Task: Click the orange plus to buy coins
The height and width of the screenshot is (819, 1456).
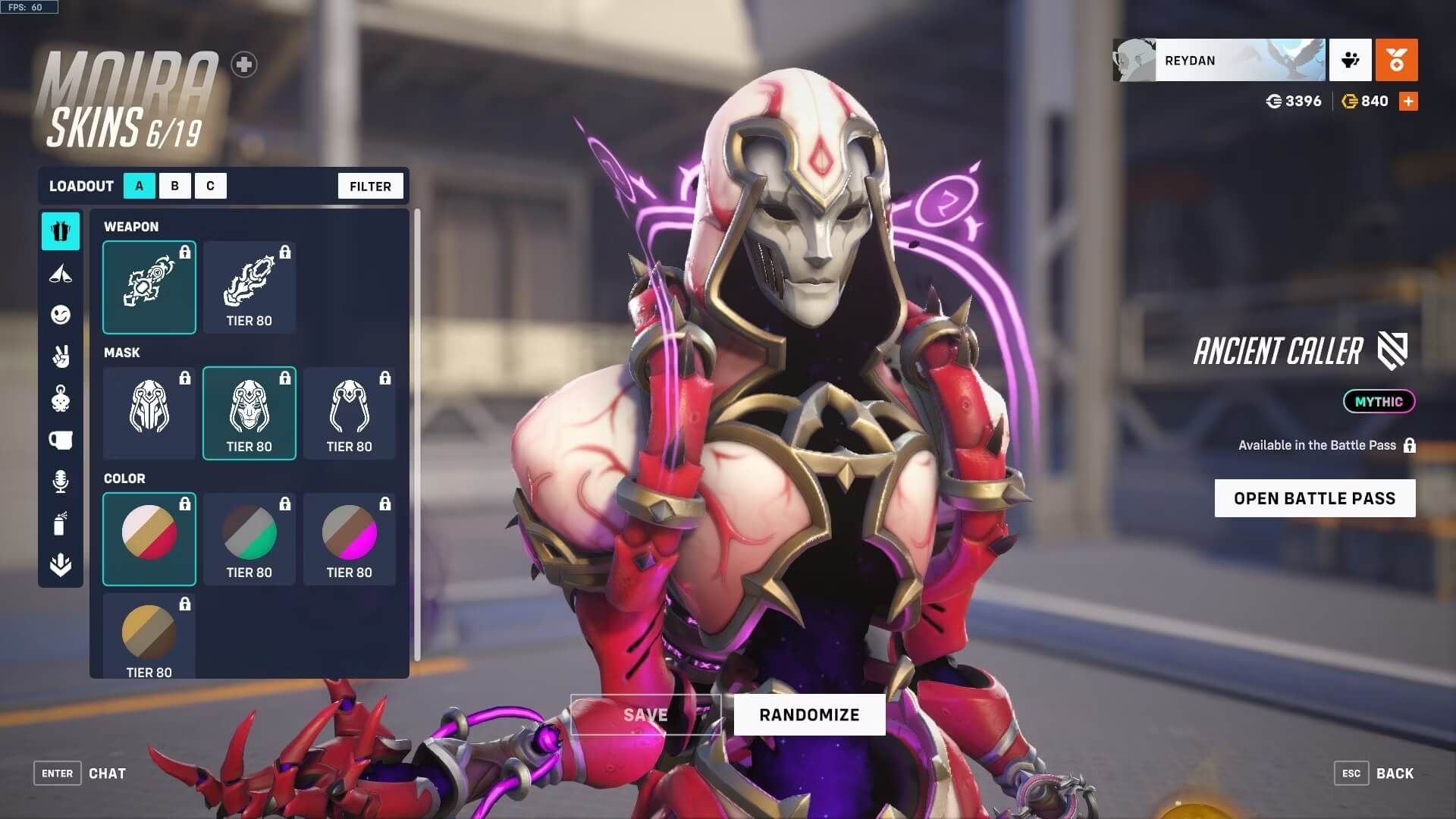Action: (1408, 102)
